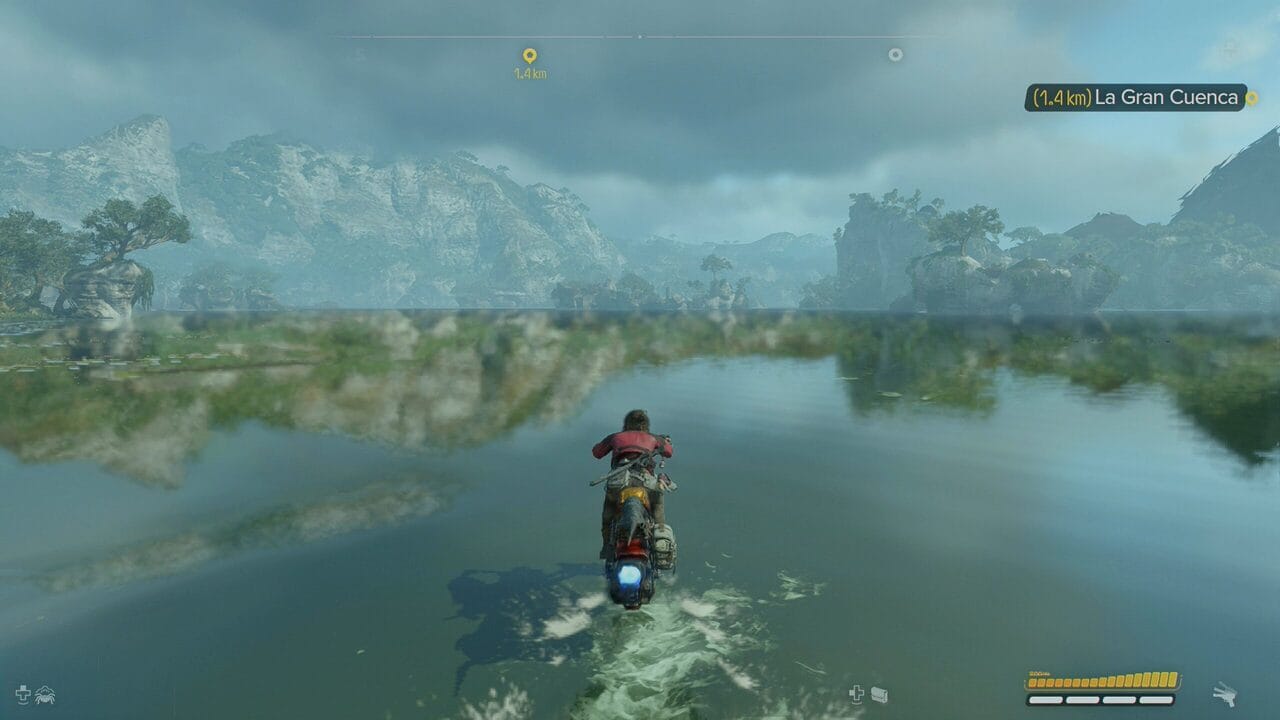Select the yellow waypoint marker on the compass

click(x=529, y=56)
